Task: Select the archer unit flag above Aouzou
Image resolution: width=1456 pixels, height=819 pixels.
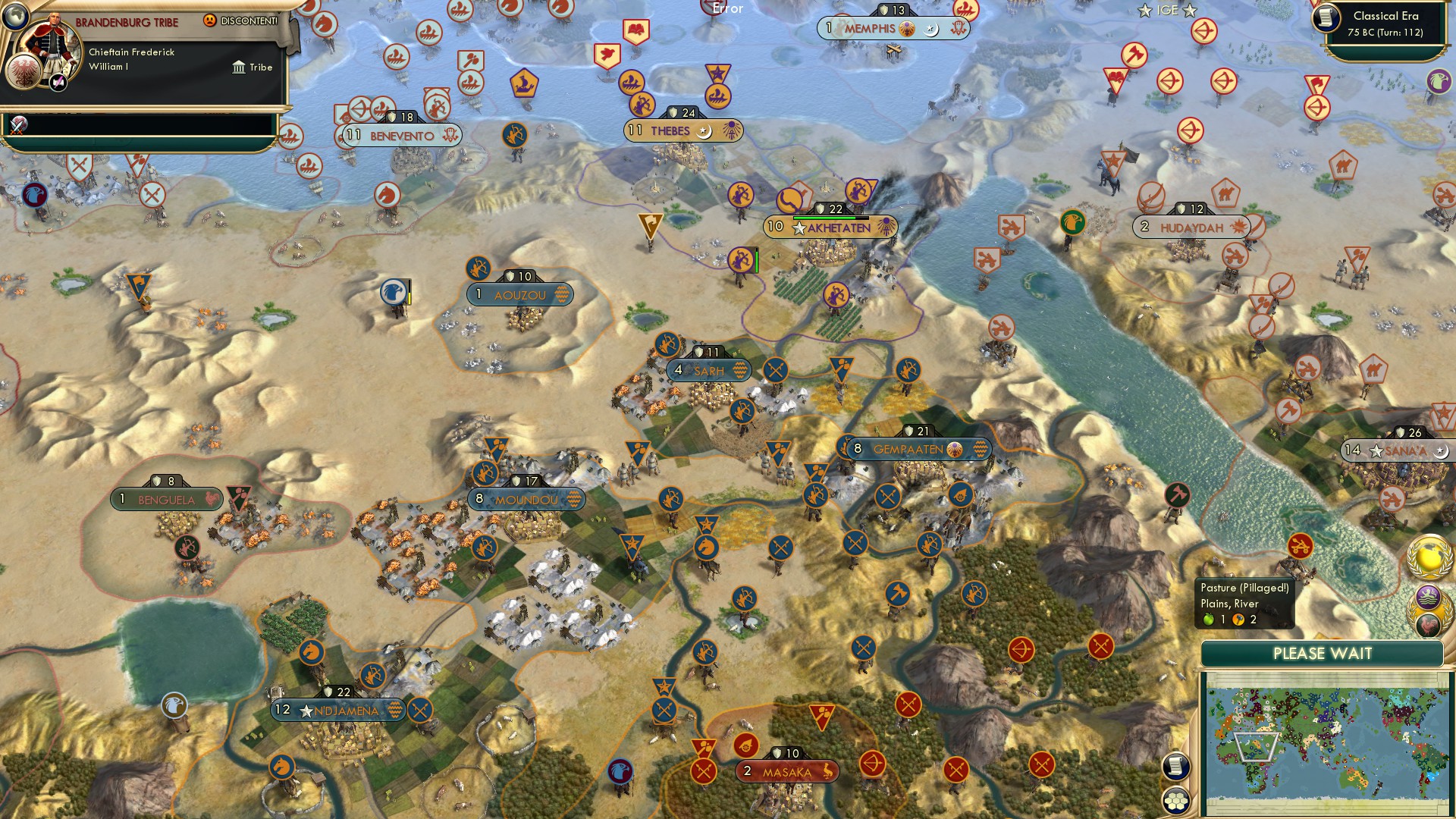Action: pyautogui.click(x=479, y=269)
